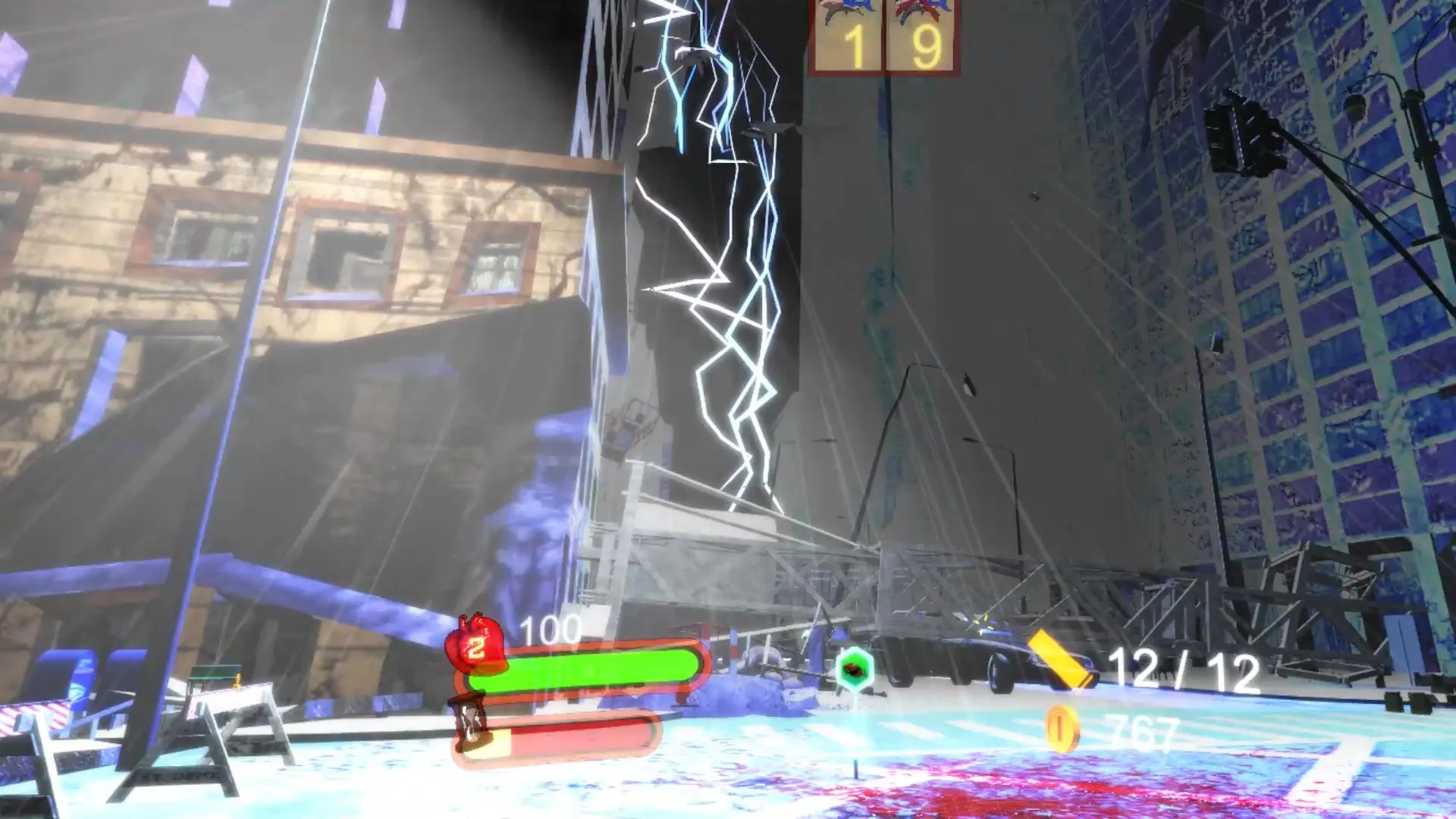Open the left score tab above the lightning
This screenshot has height=819, width=1456.
pyautogui.click(x=848, y=38)
